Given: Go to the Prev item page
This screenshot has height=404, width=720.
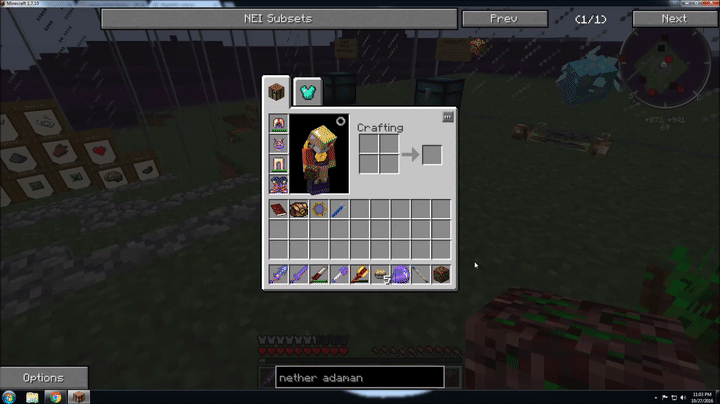Looking at the screenshot, I should 502,18.
